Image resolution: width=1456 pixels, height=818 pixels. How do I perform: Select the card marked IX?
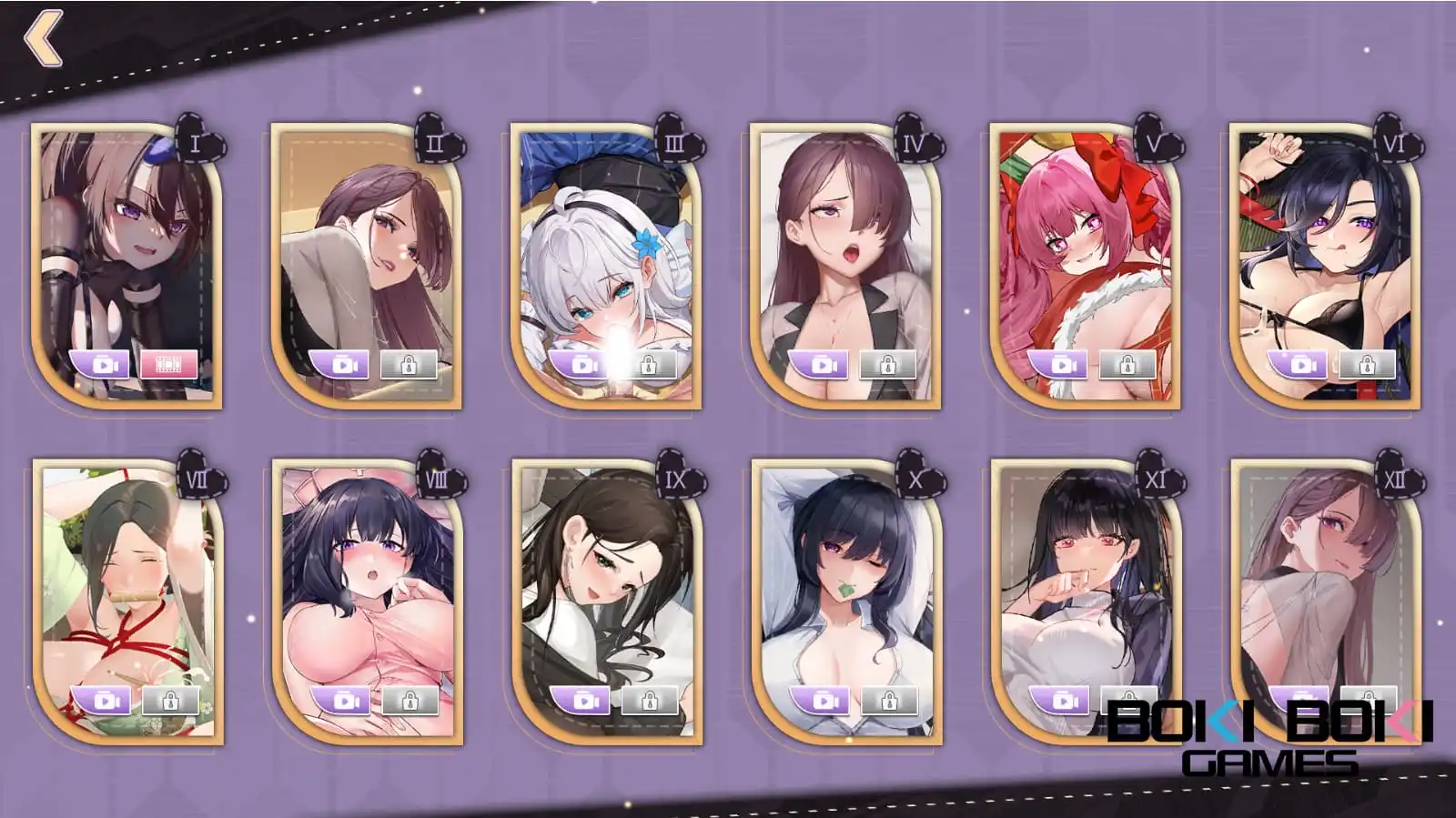pyautogui.click(x=605, y=582)
